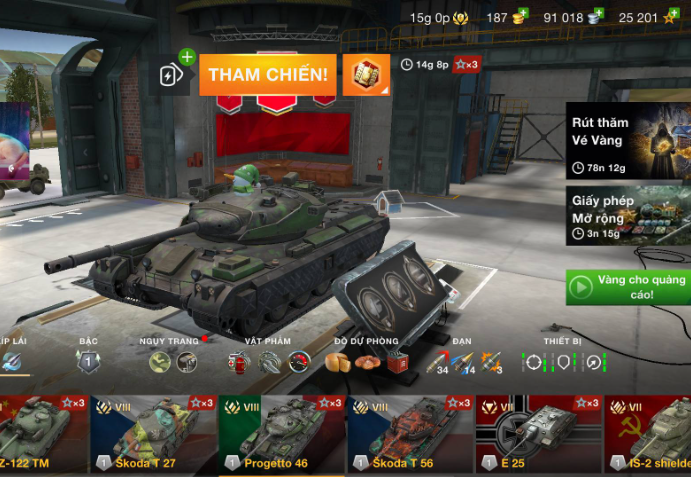Select the E 25 tank
The image size is (691, 477).
pos(539,435)
